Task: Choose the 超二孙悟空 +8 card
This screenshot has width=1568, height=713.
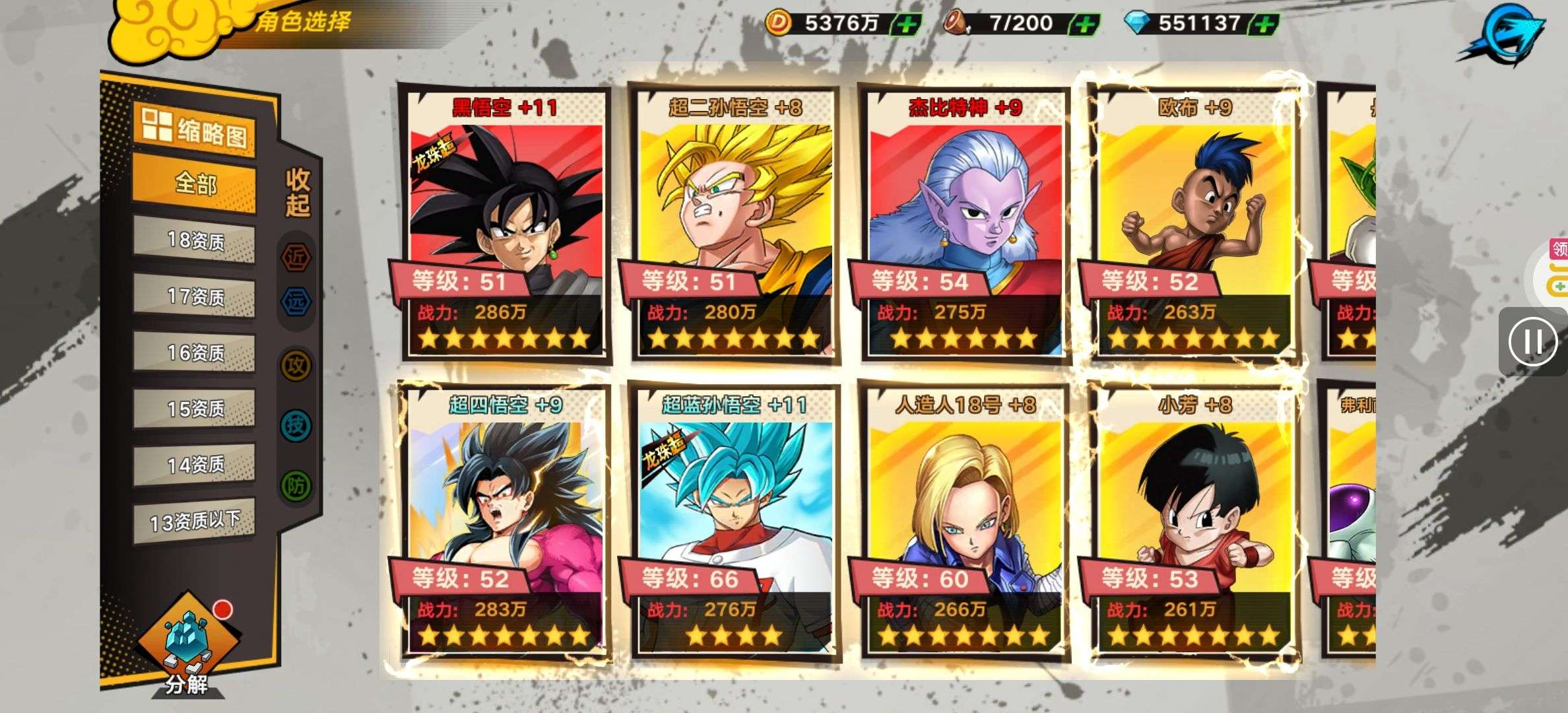Action: pos(734,224)
